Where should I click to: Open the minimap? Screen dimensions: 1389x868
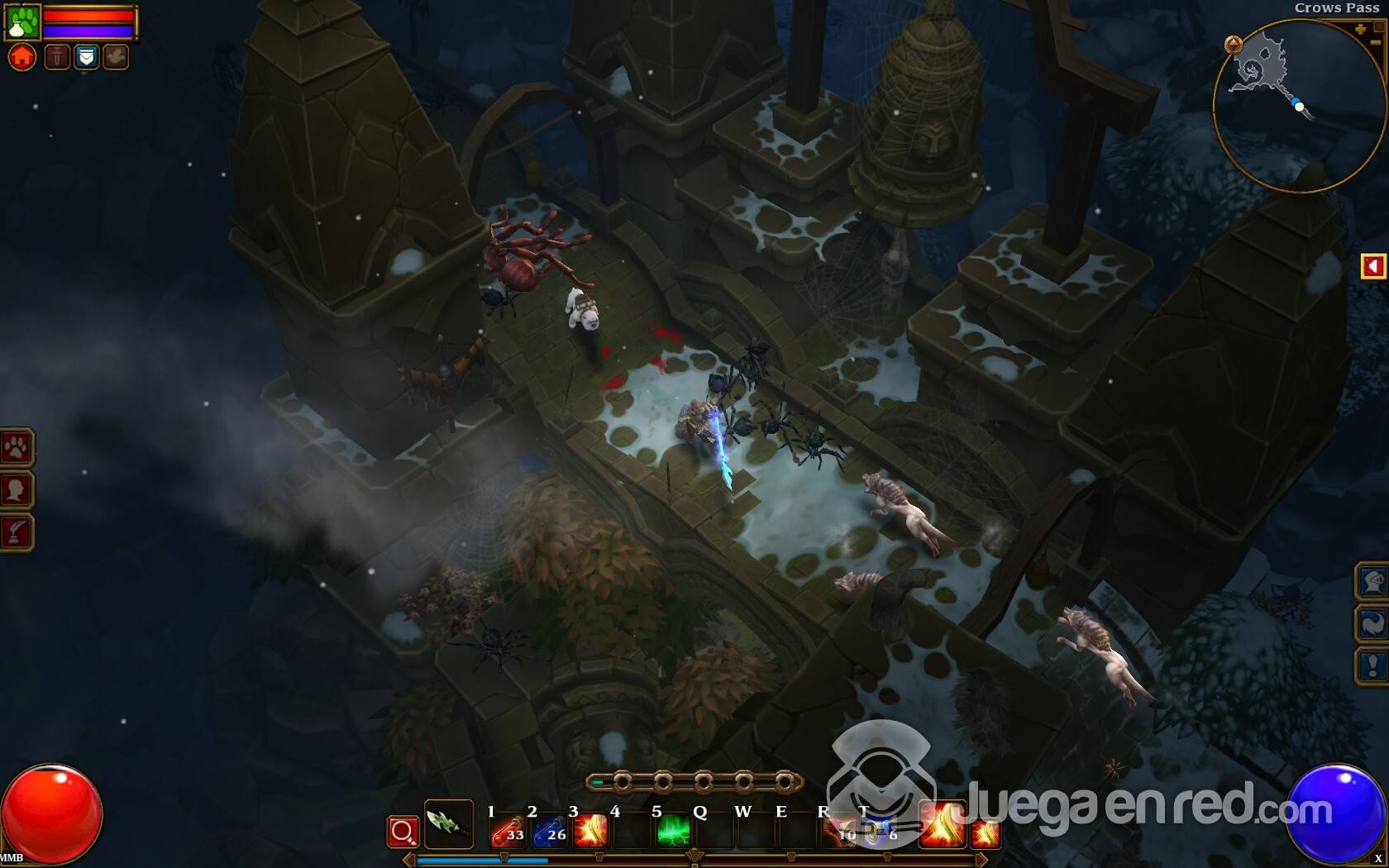pyautogui.click(x=1298, y=106)
